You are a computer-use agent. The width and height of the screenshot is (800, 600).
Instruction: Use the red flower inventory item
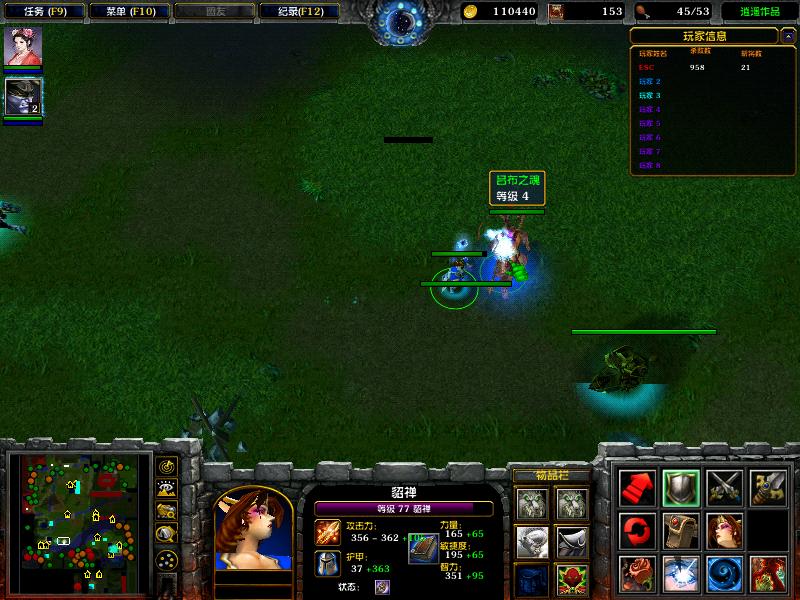click(571, 578)
